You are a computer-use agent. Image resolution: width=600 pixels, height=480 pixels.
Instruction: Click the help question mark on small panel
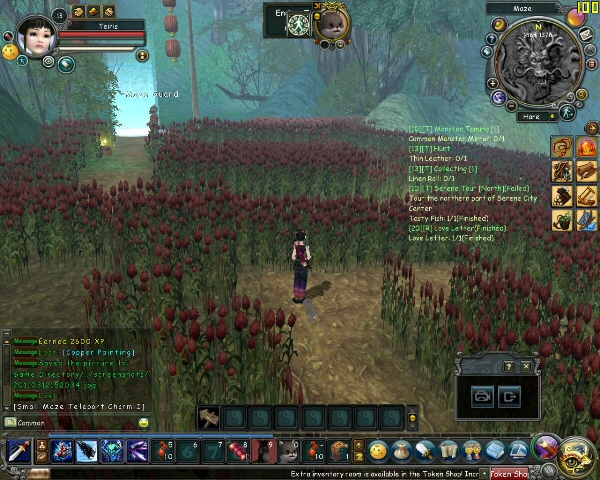(510, 366)
